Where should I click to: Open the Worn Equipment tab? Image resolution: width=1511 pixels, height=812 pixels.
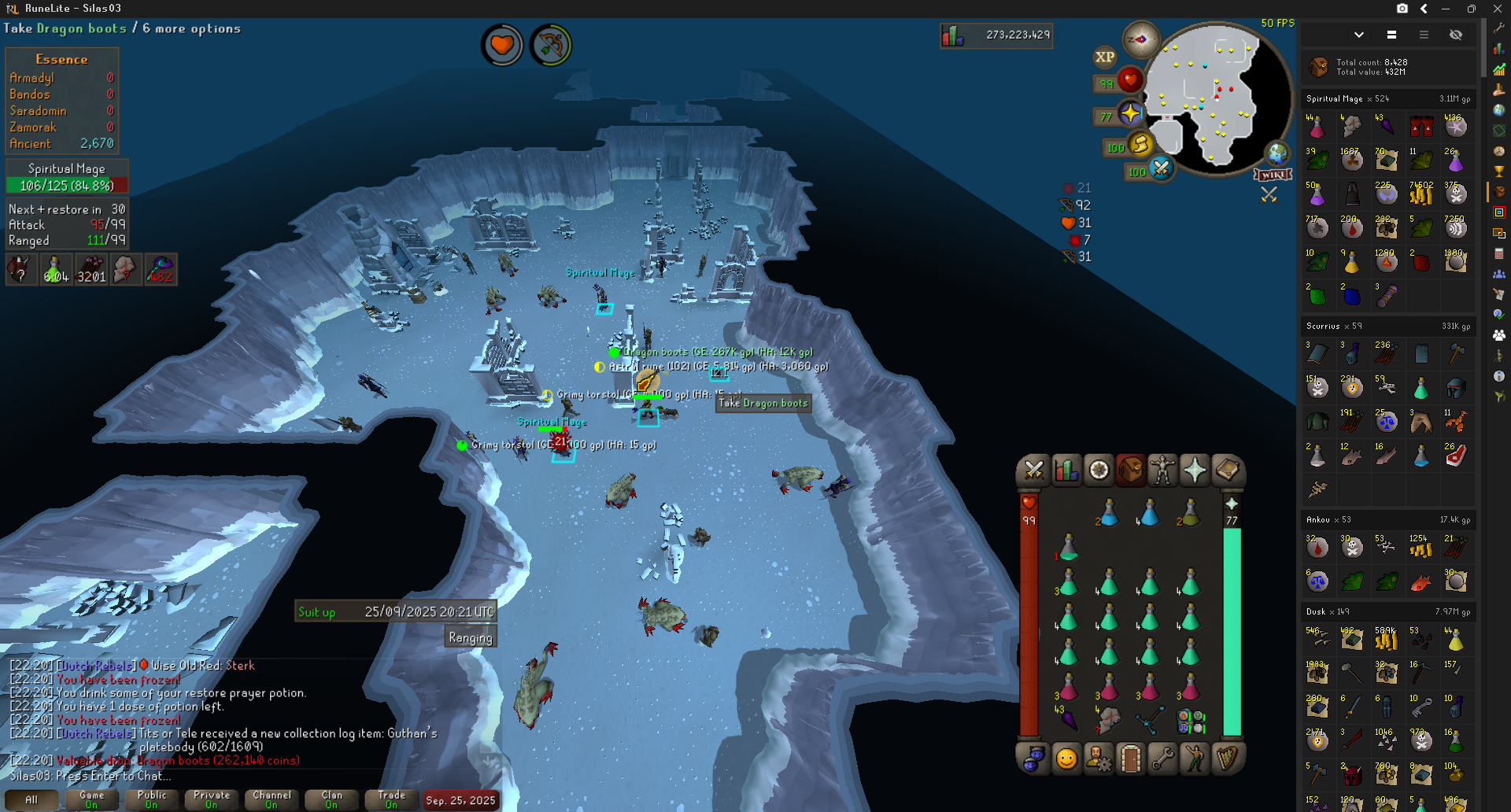pos(1162,471)
